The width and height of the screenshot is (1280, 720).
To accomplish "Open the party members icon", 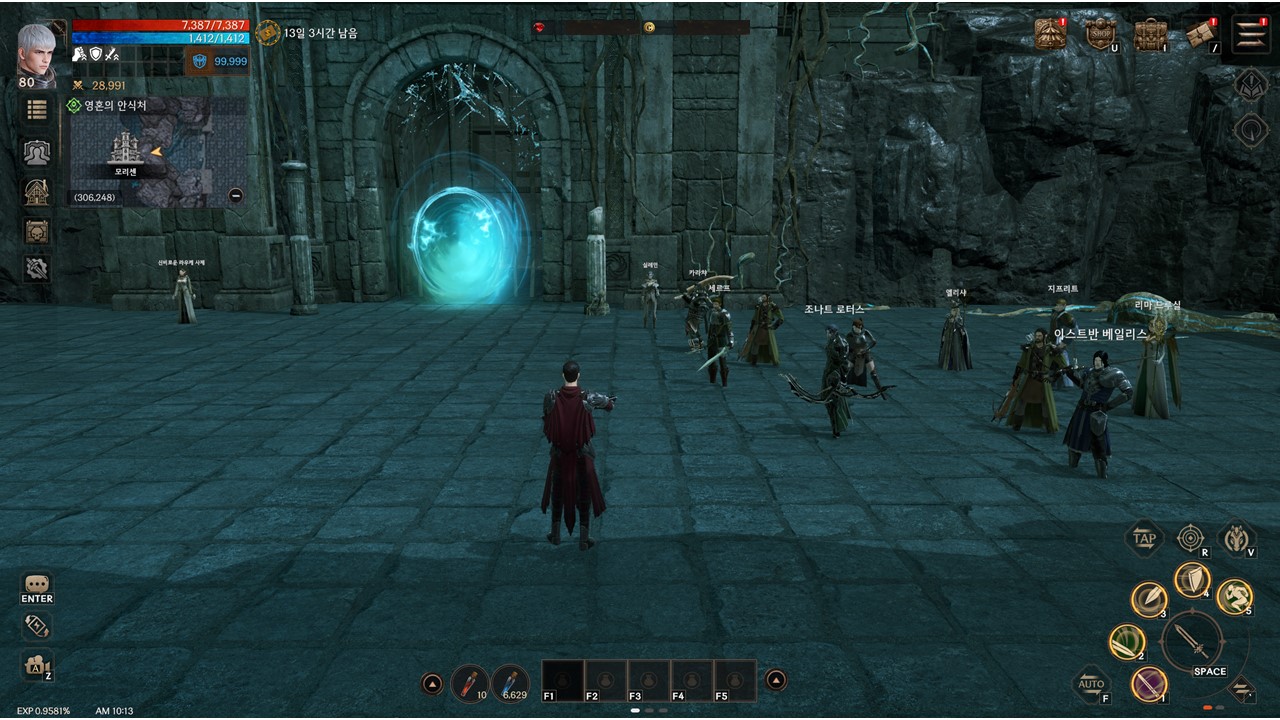I will coord(37,152).
